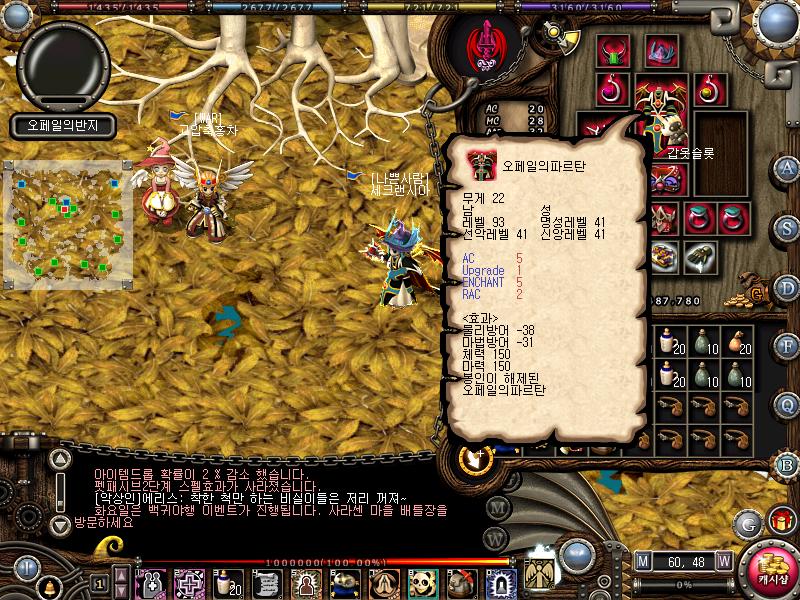Click the round A side button
800x600 pixels.
(x=787, y=167)
